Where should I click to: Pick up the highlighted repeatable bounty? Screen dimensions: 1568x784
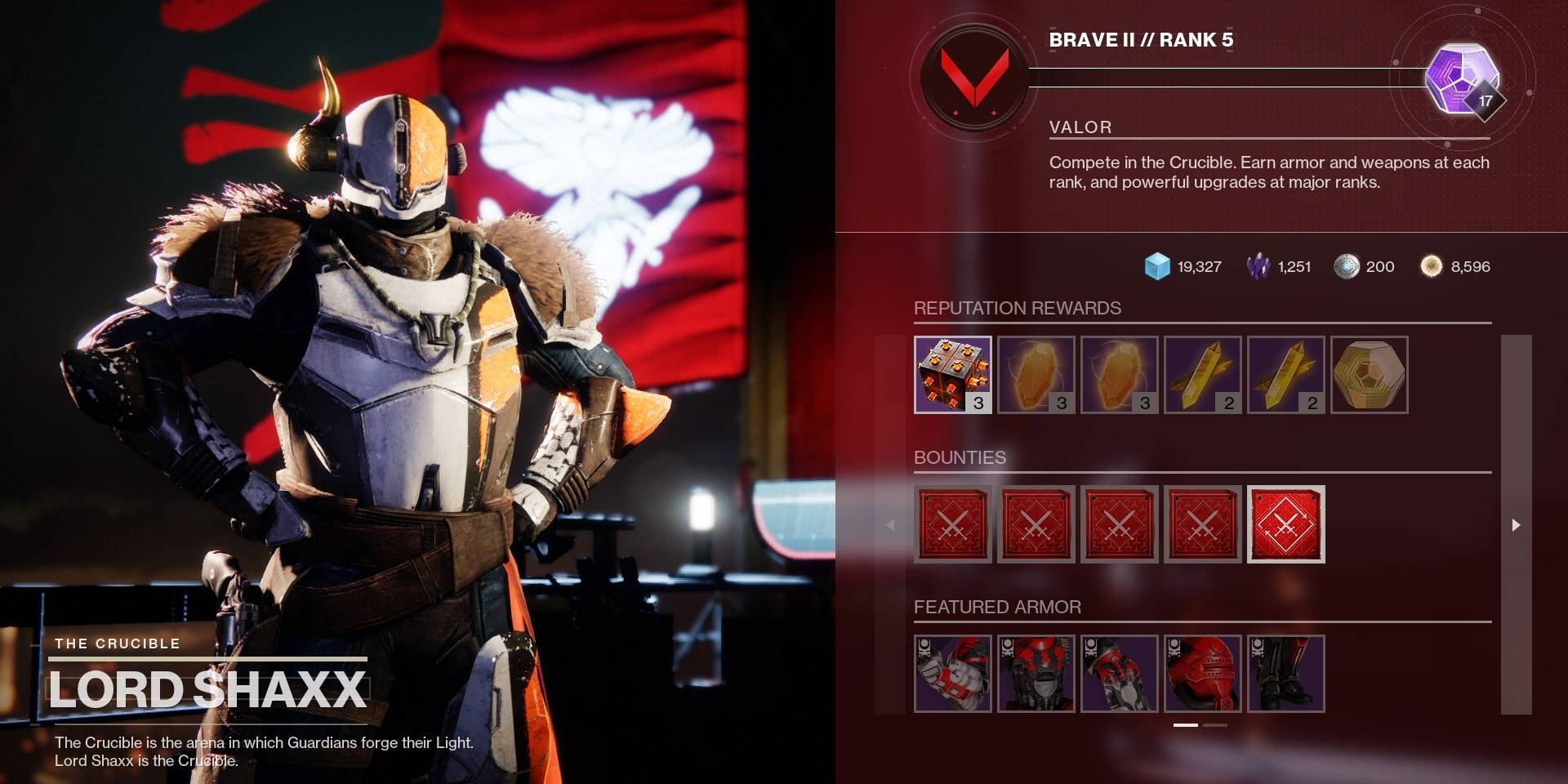tap(1285, 524)
